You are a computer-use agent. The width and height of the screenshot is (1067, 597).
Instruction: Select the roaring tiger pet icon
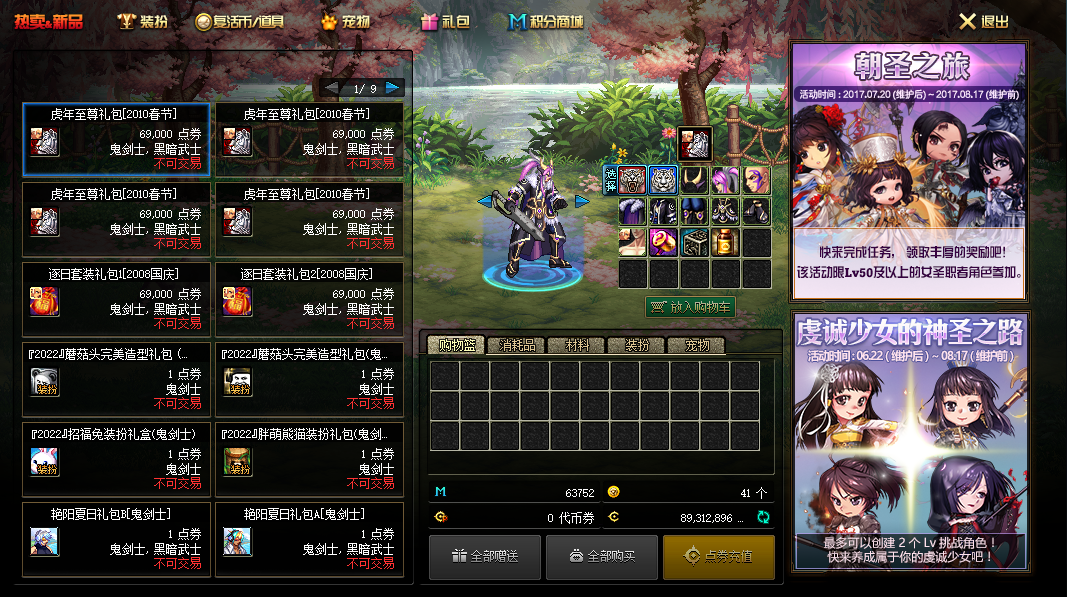point(632,180)
